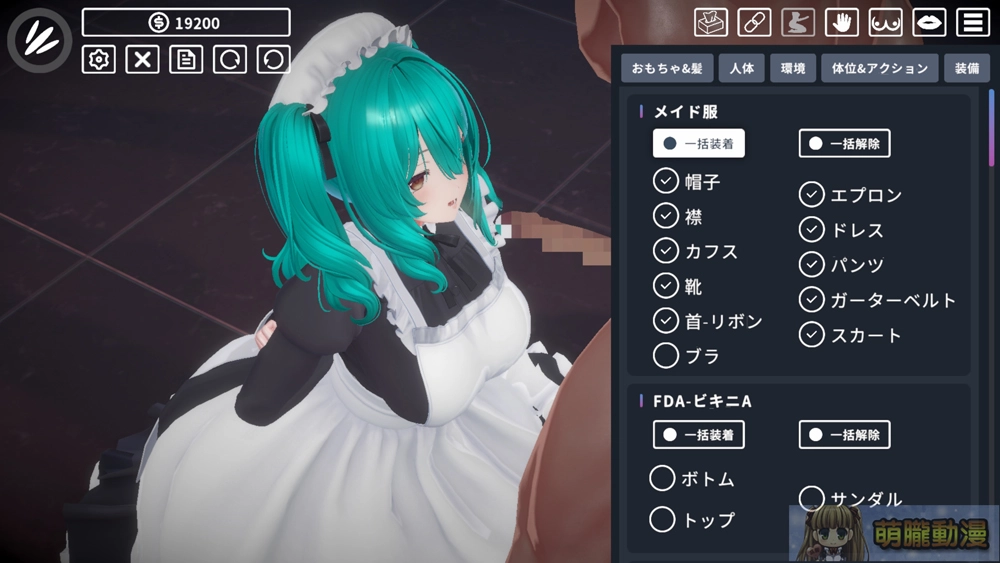The width and height of the screenshot is (1000, 563).
Task: Click the document page icon
Action: point(186,59)
